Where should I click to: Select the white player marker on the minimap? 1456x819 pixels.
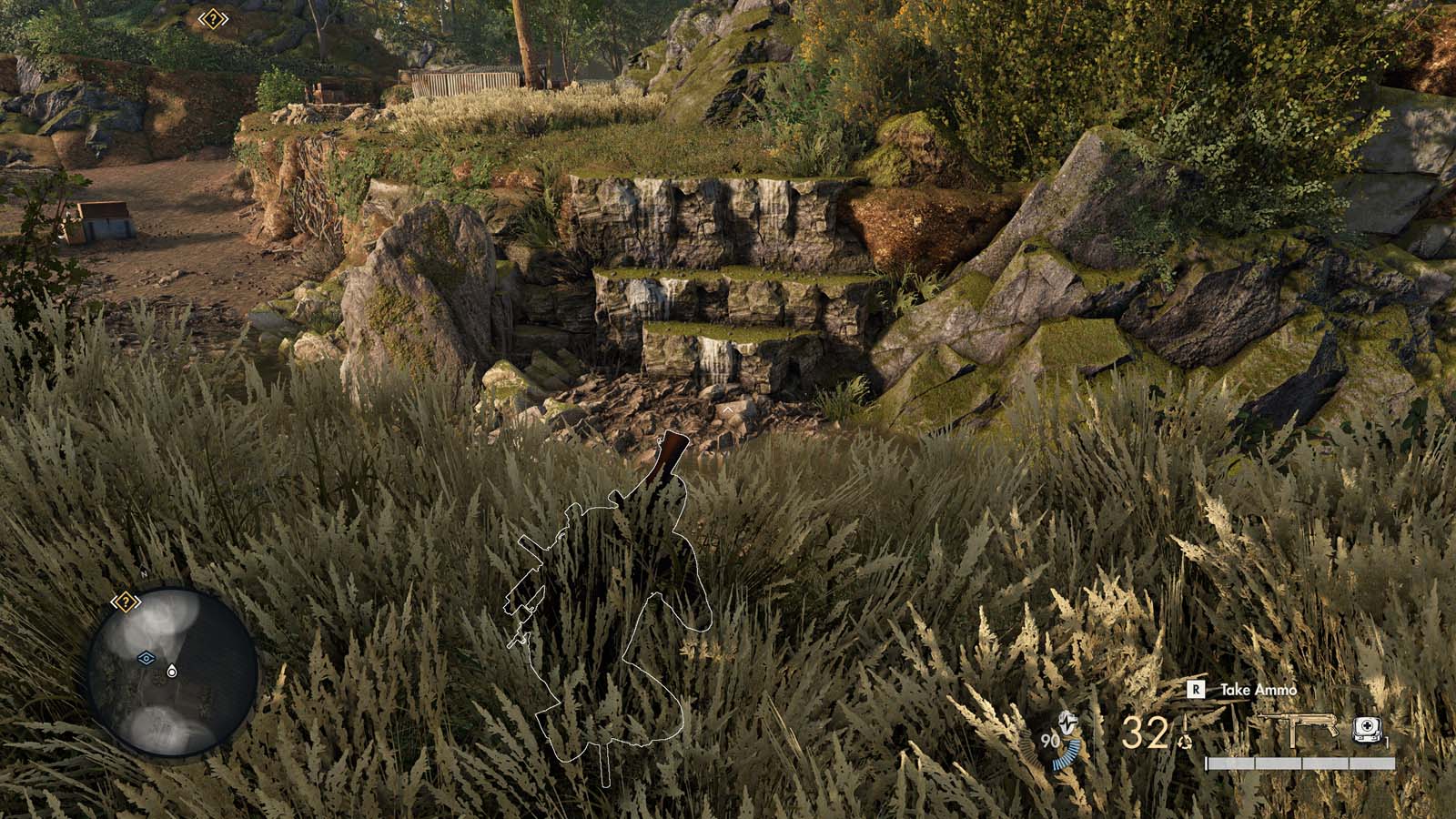click(x=173, y=671)
